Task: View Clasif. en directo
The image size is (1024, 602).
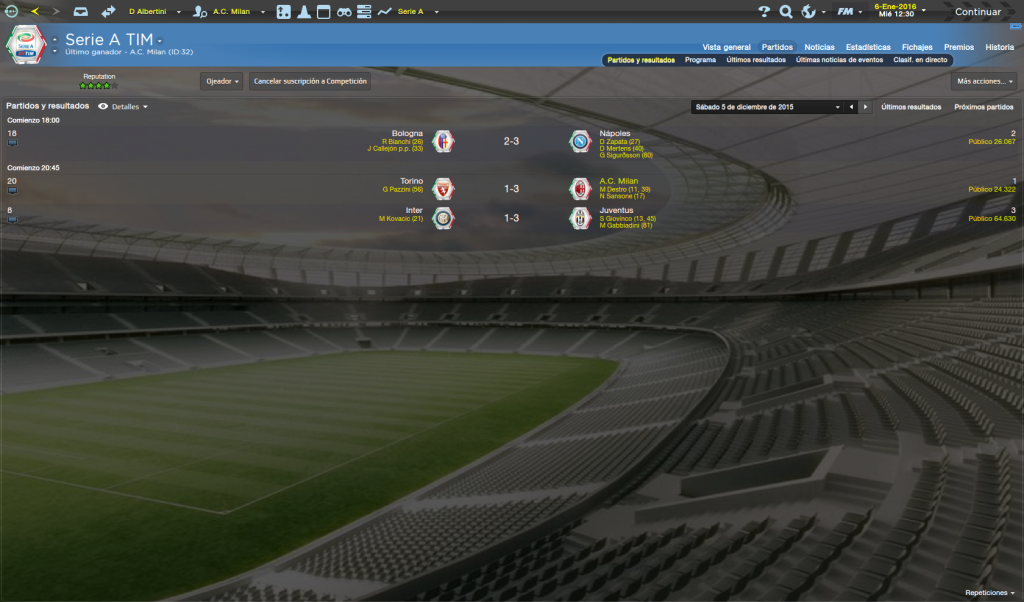Action: pyautogui.click(x=920, y=60)
